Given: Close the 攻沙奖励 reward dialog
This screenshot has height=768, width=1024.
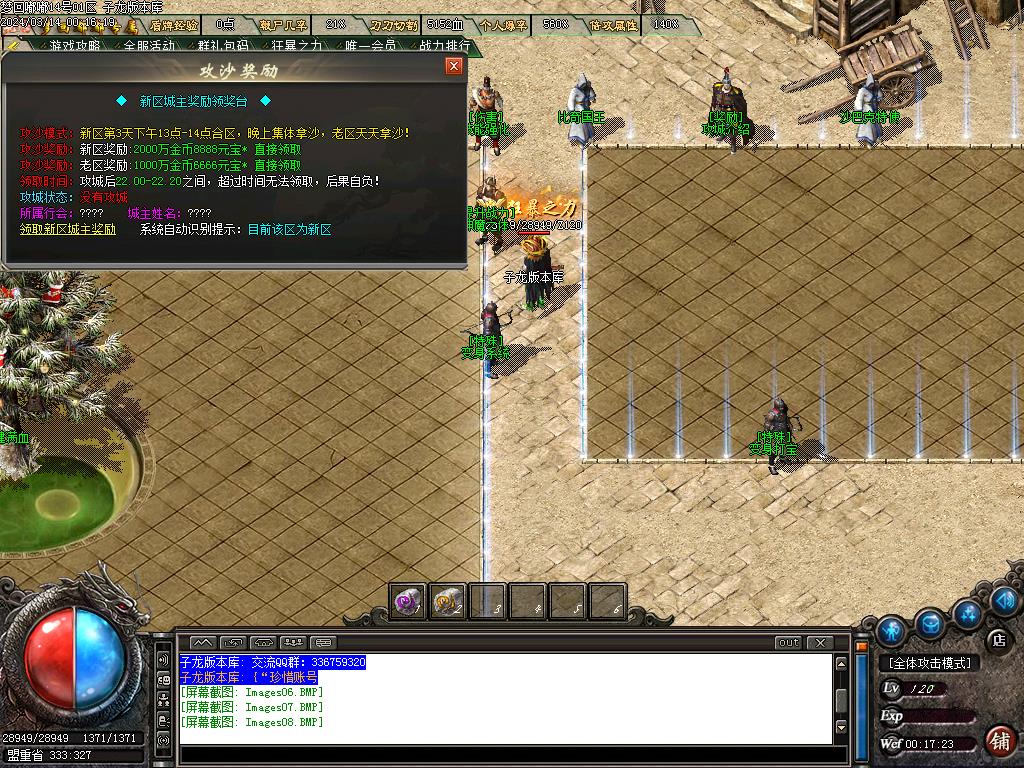Looking at the screenshot, I should [454, 67].
